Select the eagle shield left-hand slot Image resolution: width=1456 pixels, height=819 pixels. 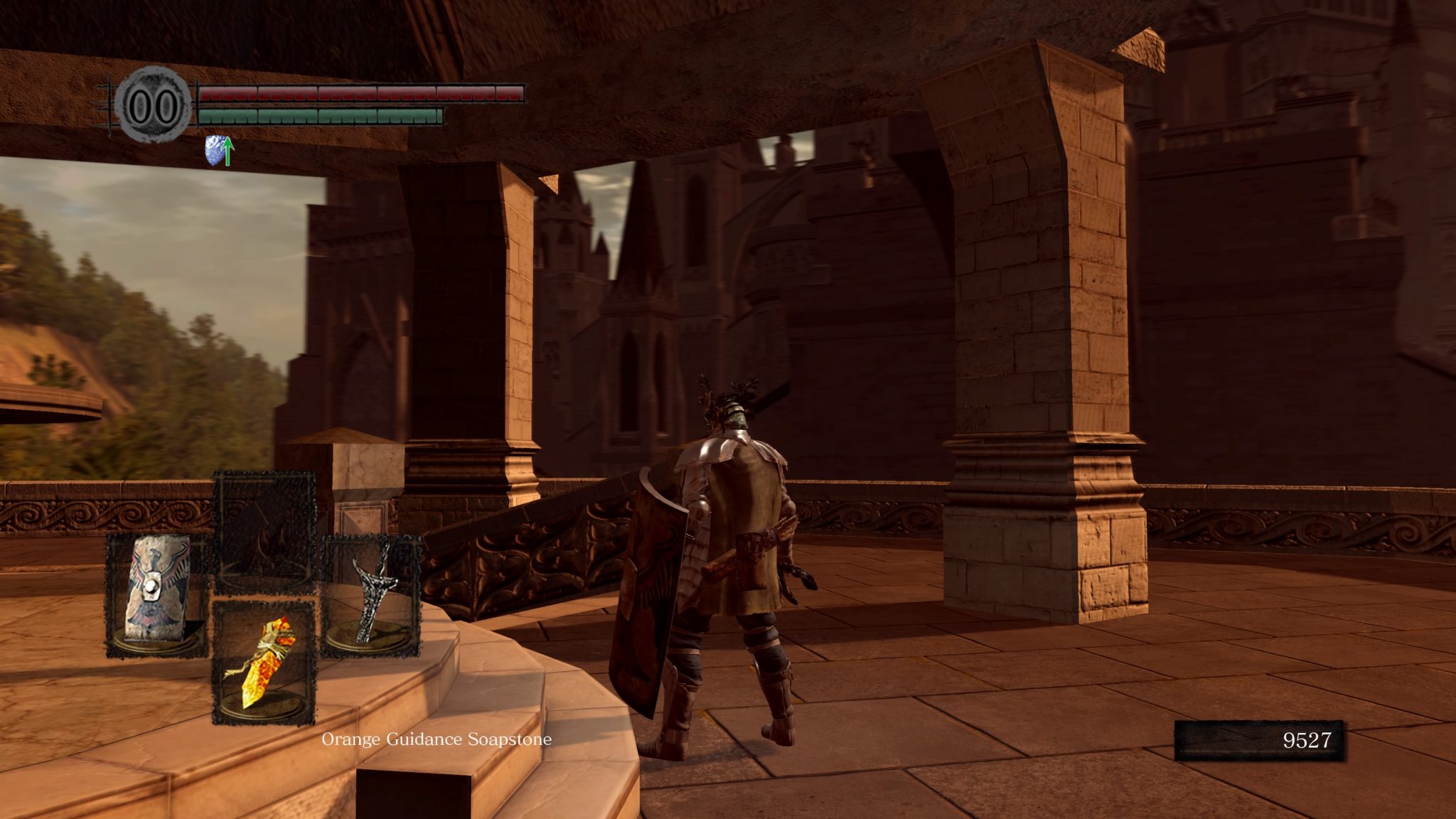[158, 596]
